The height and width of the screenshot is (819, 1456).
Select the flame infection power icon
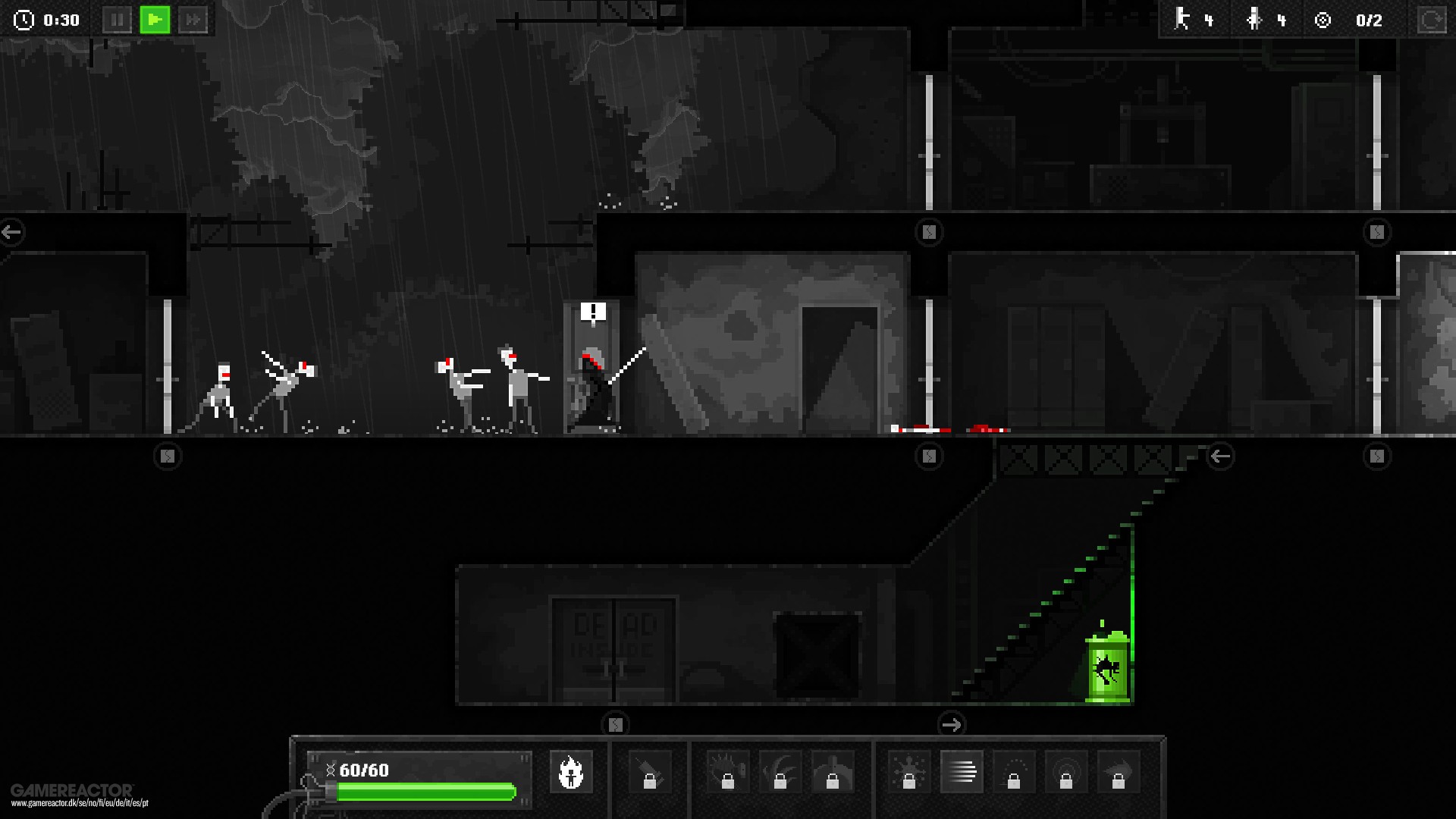(x=573, y=772)
